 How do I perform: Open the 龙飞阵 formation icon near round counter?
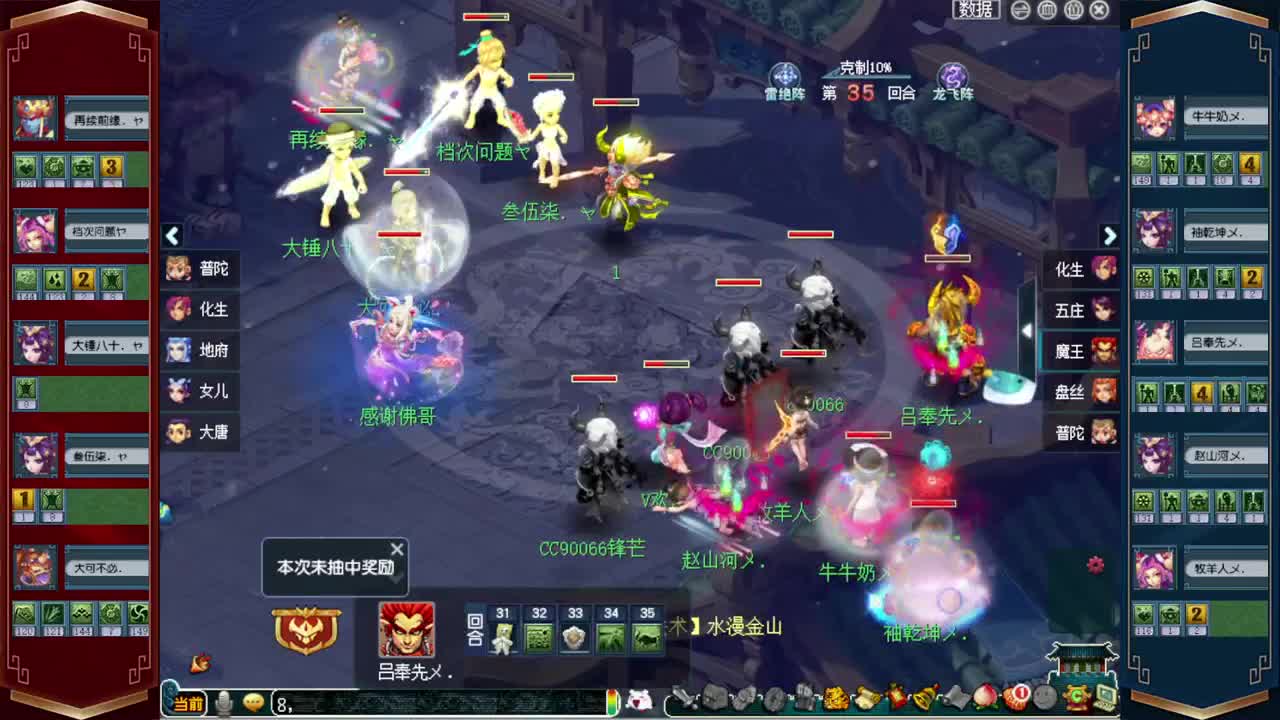951,75
